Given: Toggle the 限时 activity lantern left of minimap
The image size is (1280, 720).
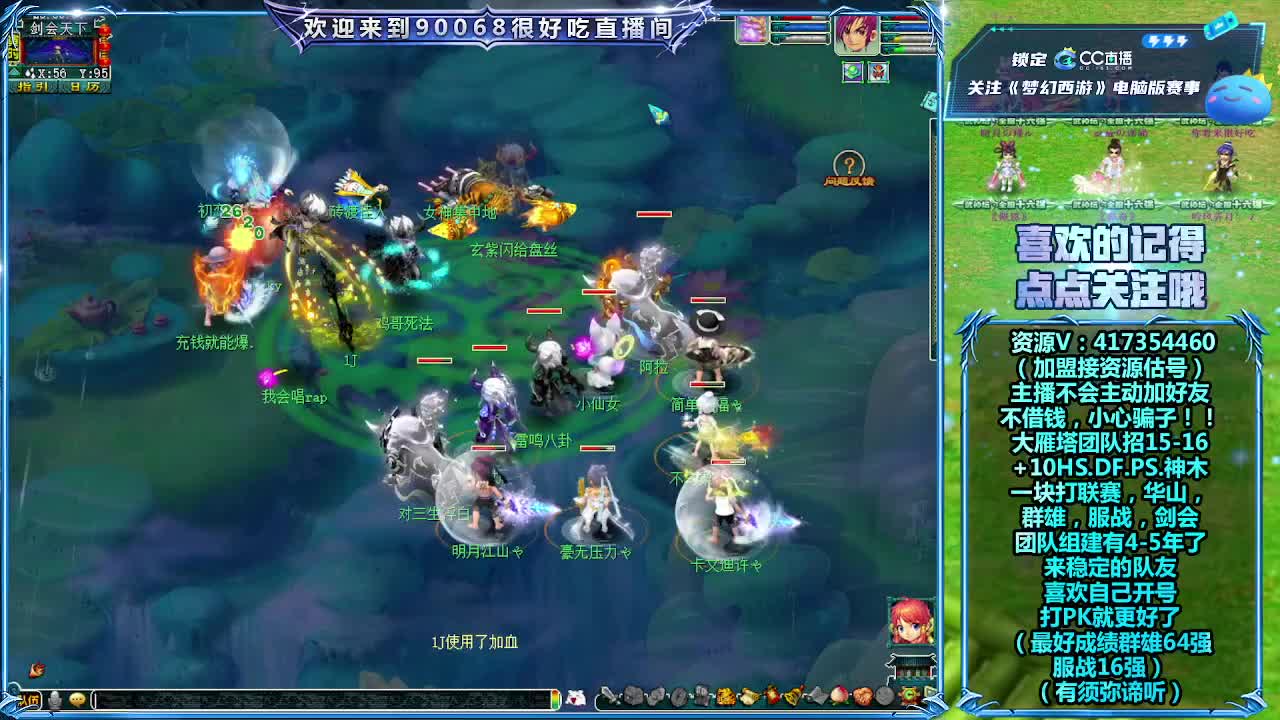Looking at the screenshot, I should tap(14, 50).
